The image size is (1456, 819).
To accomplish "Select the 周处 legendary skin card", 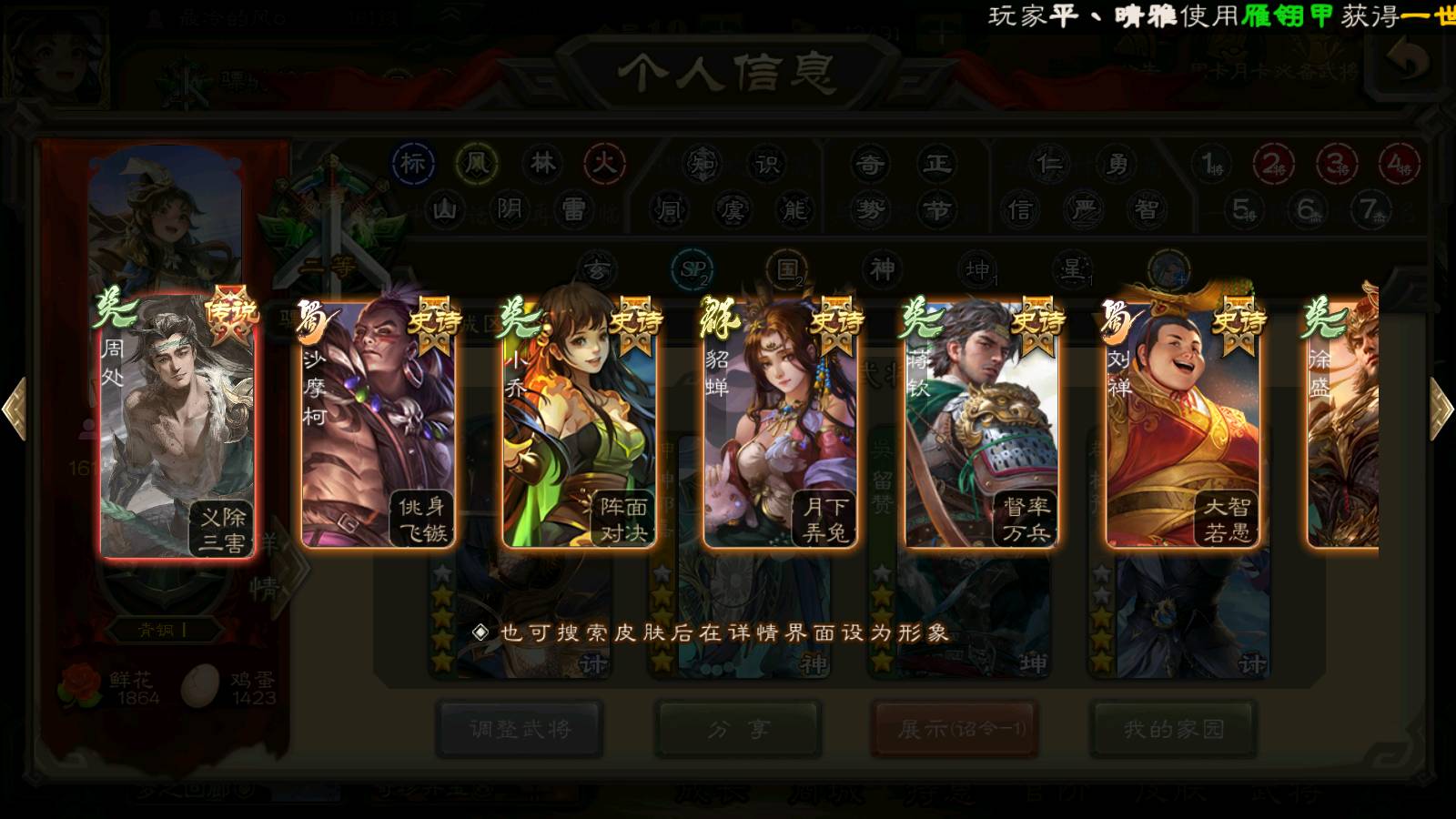I will pos(177,425).
